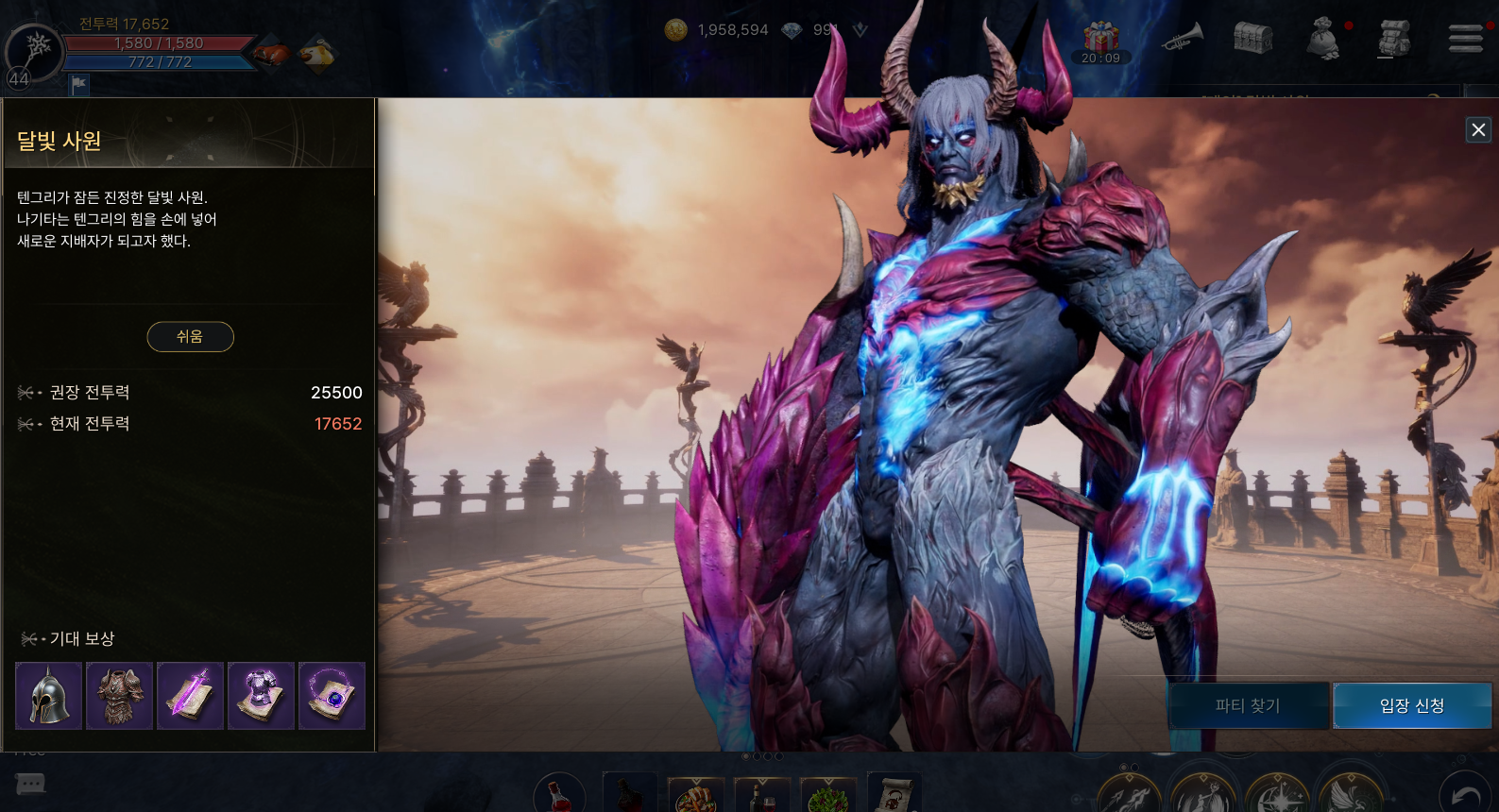Screen dimensions: 1499x812
Task: Use the salad food quick slot
Action: [828, 796]
